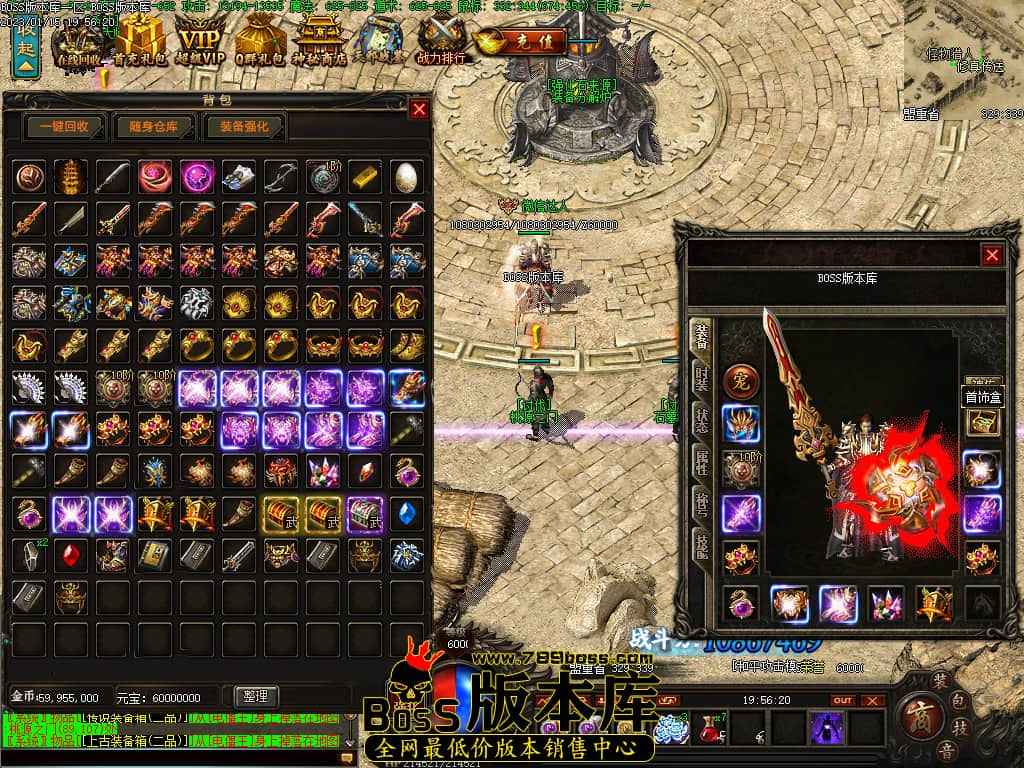Sort the bag with the 整理 button
Viewport: 1024px width, 768px height.
255,697
